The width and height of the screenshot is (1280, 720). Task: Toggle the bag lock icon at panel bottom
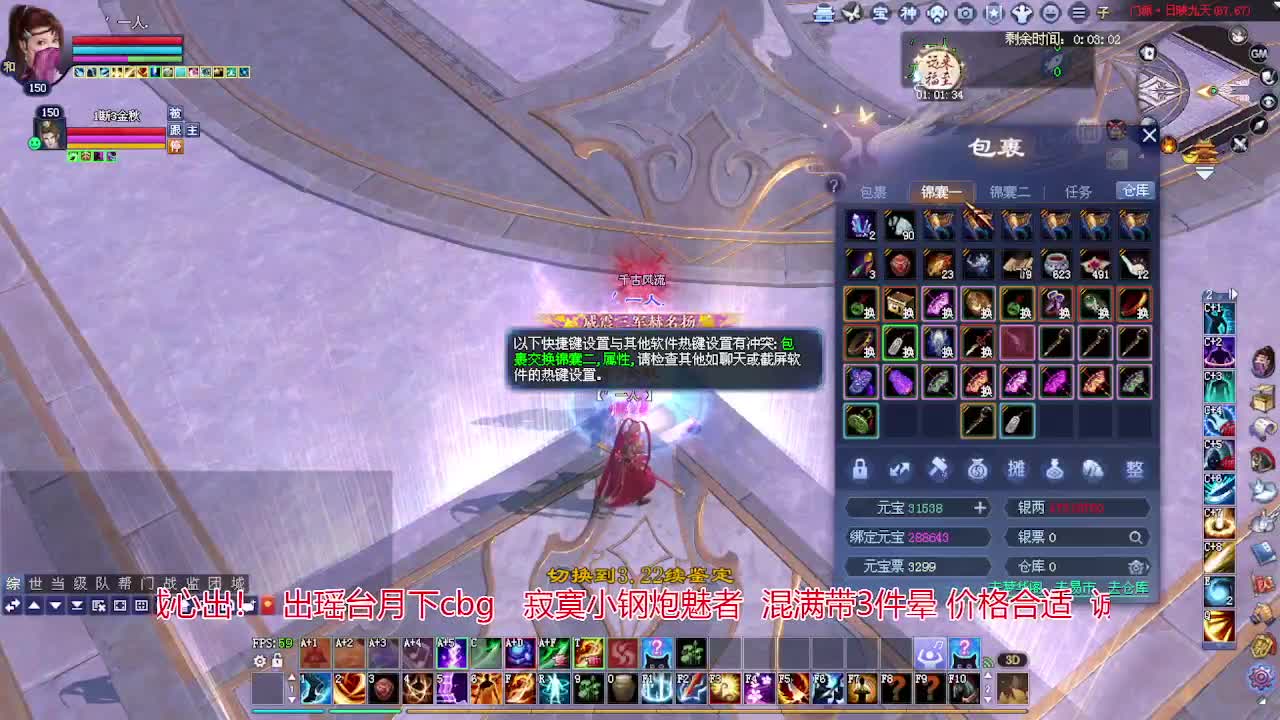(861, 470)
